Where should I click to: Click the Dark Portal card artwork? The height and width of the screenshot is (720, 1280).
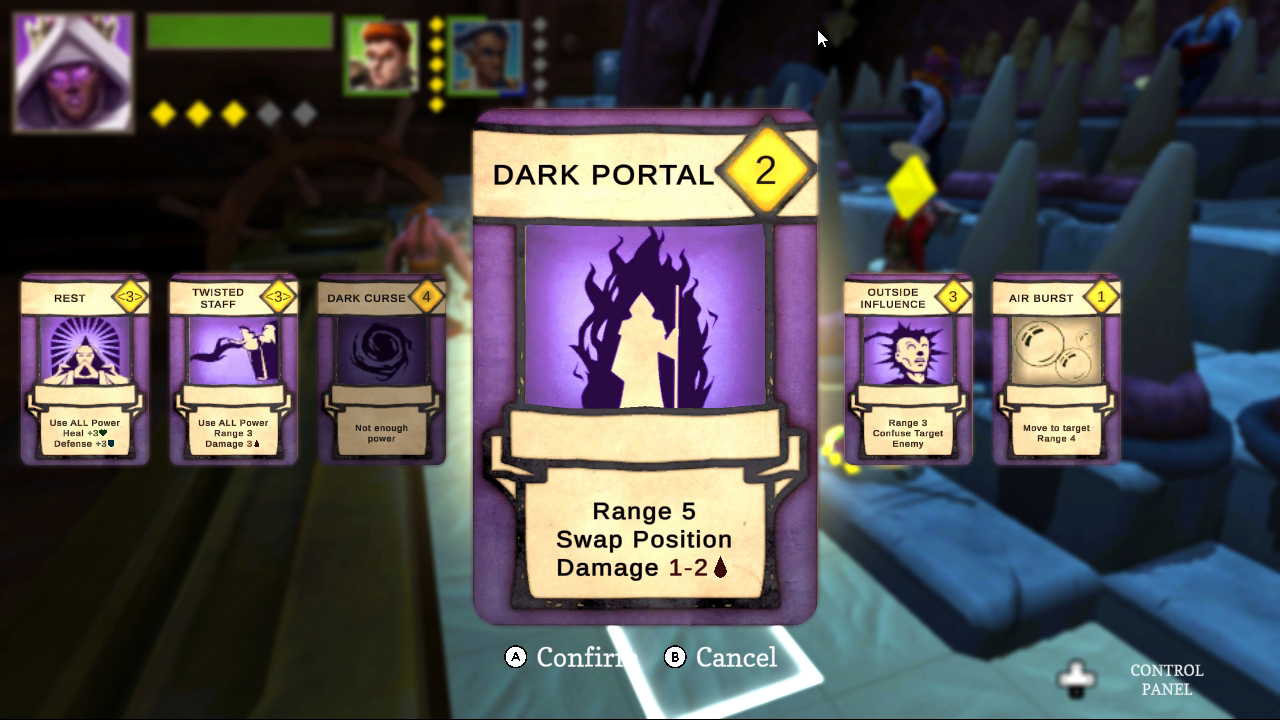coord(645,315)
